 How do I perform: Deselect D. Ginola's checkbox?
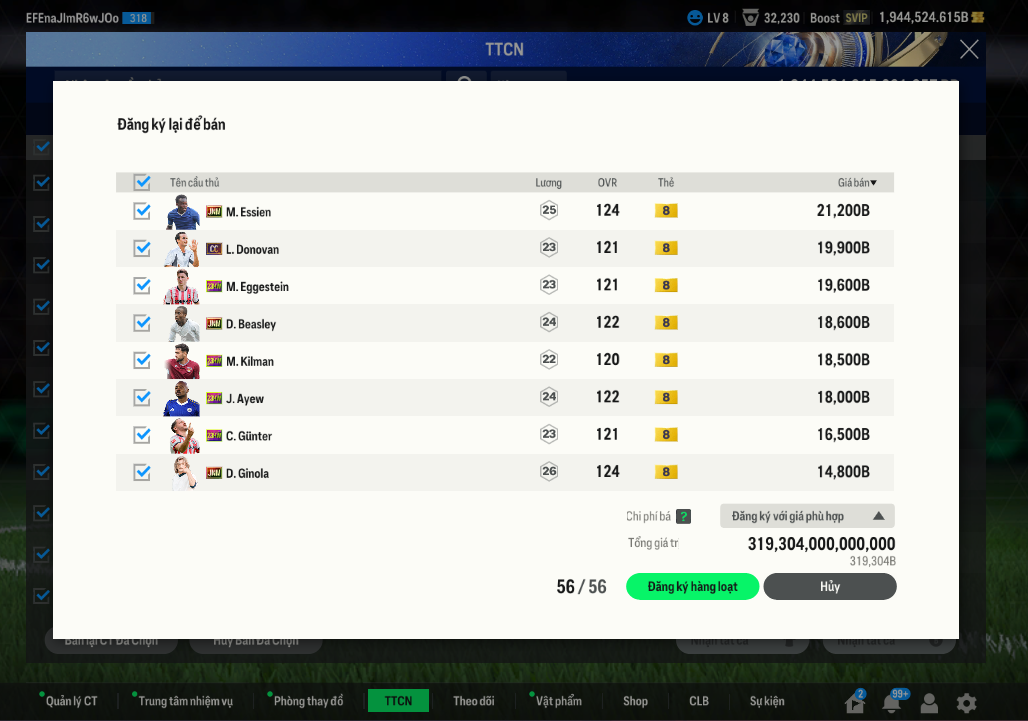click(142, 472)
